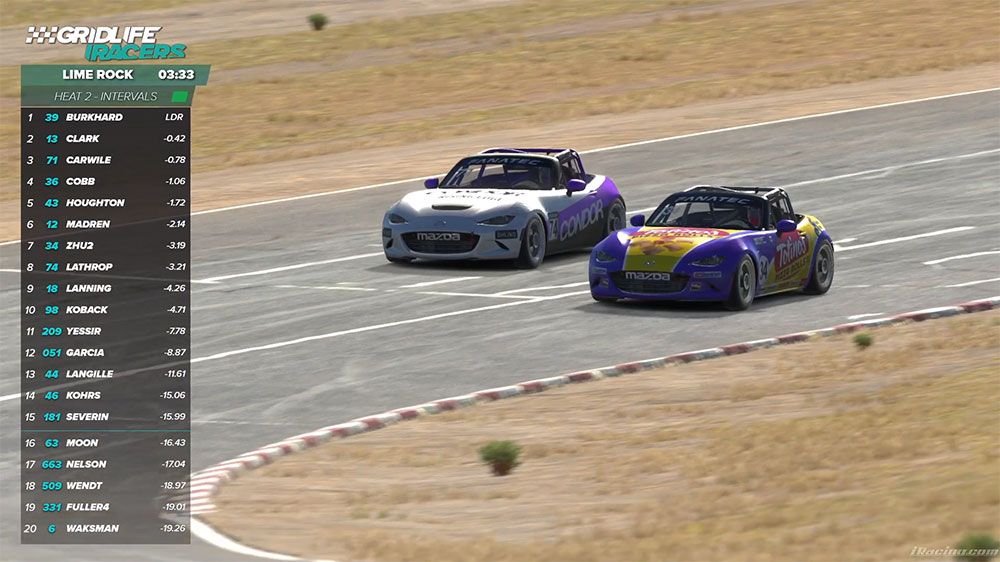Select Houghton's leaderboard row
This screenshot has height=562, width=1000.
pyautogui.click(x=105, y=202)
